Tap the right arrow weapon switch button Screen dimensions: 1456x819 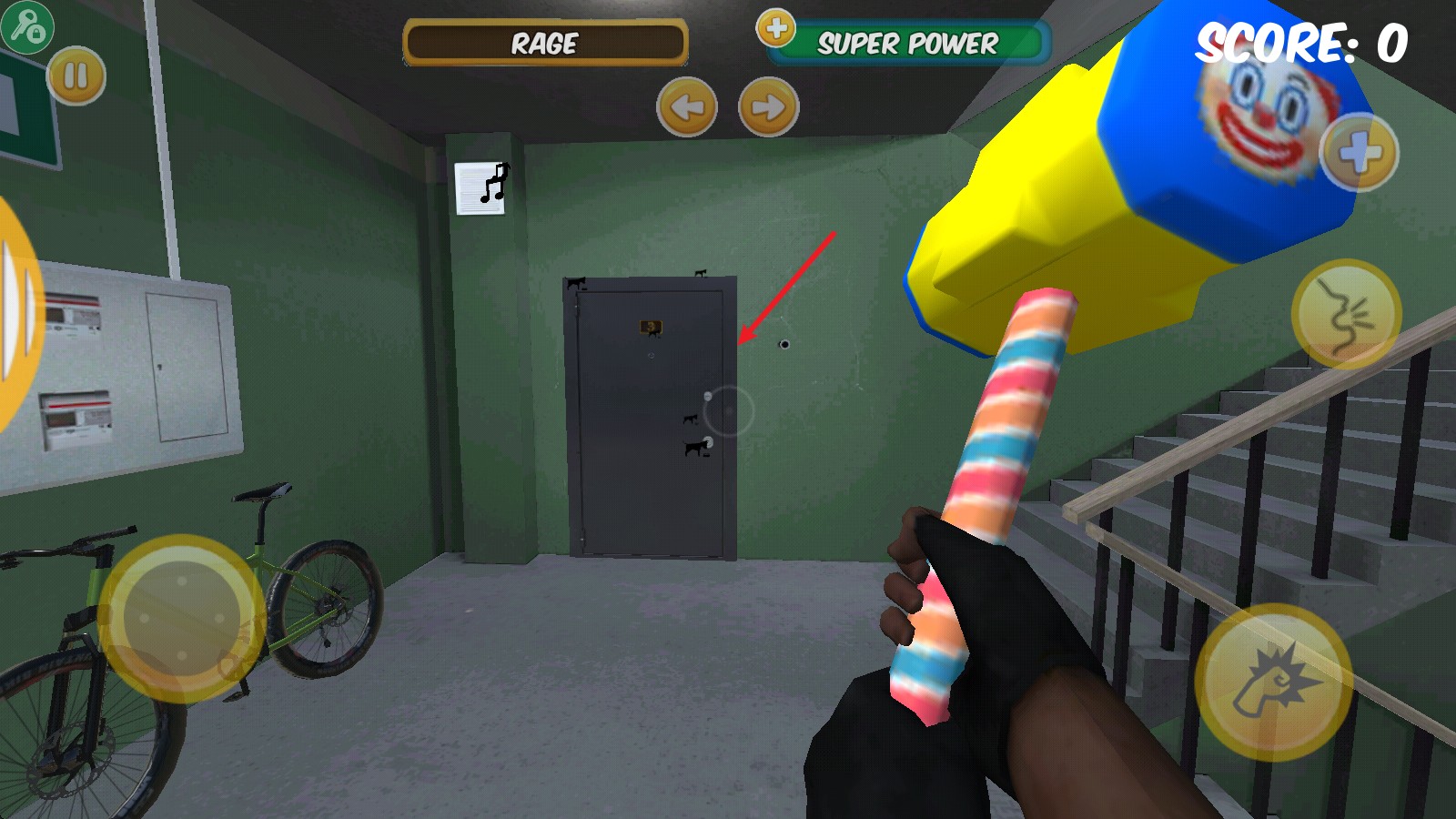pos(768,107)
